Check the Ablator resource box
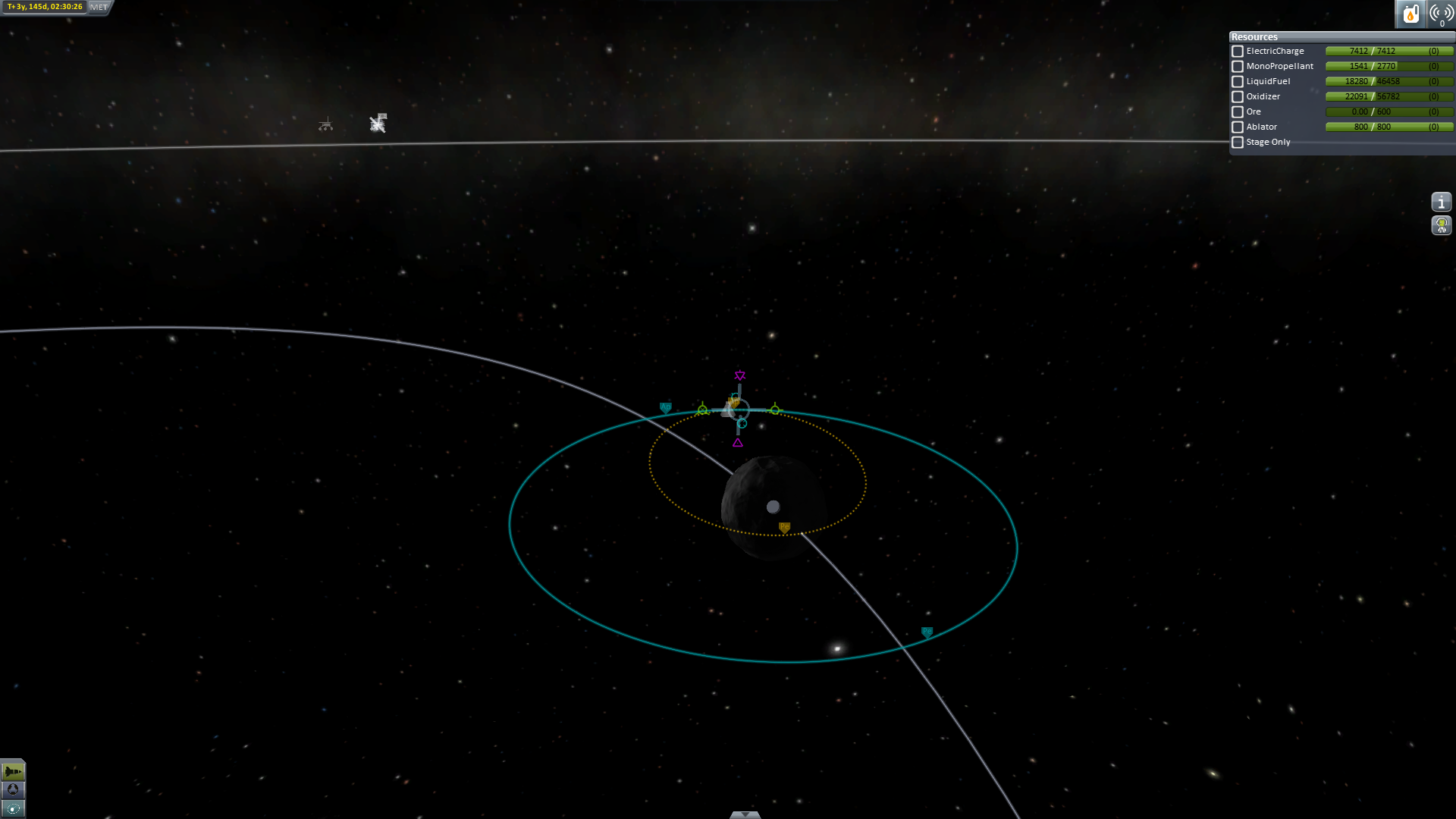This screenshot has width=1456, height=819. pos(1238,127)
